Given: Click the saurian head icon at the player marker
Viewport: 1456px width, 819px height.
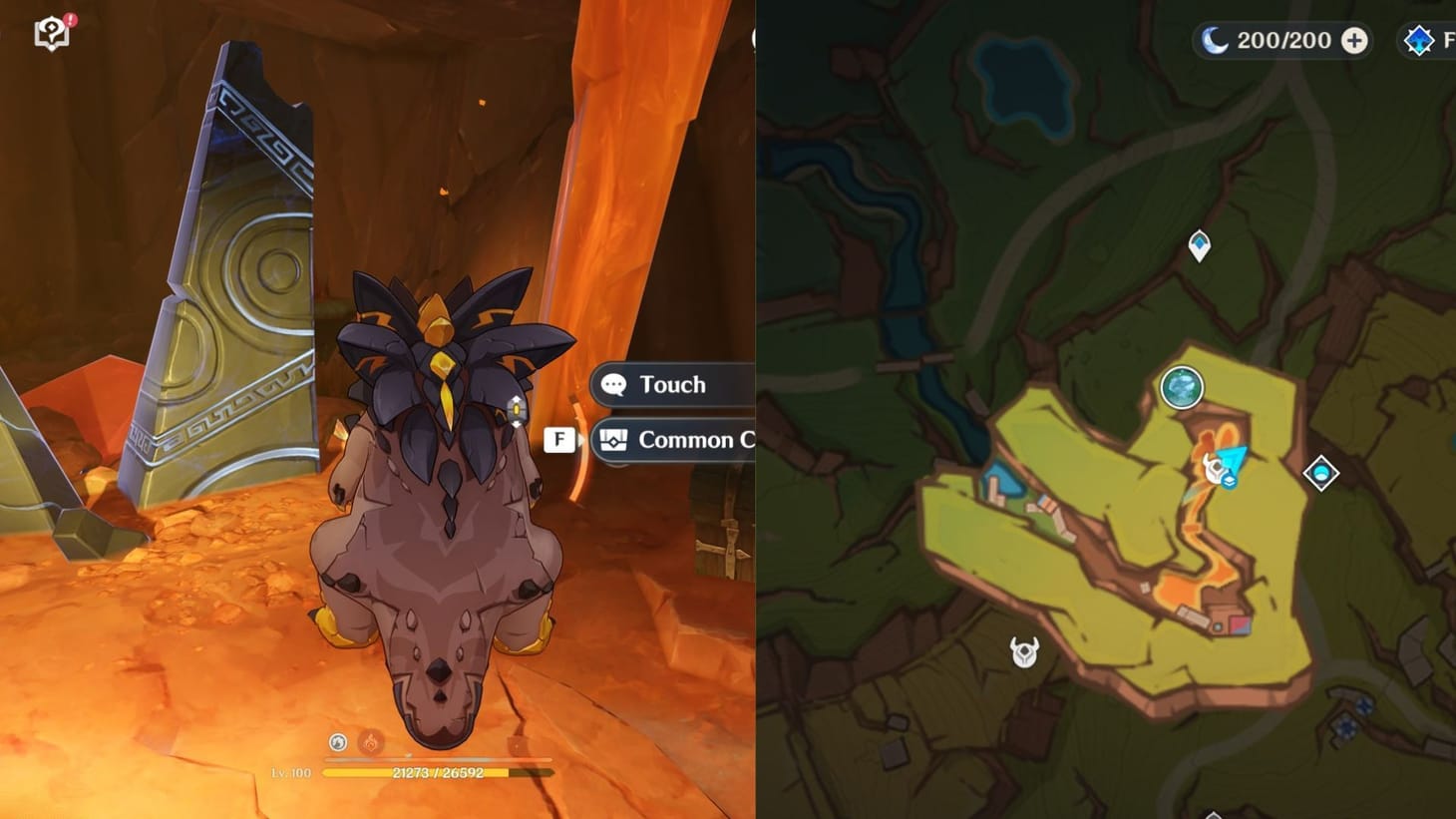Looking at the screenshot, I should 1215,469.
